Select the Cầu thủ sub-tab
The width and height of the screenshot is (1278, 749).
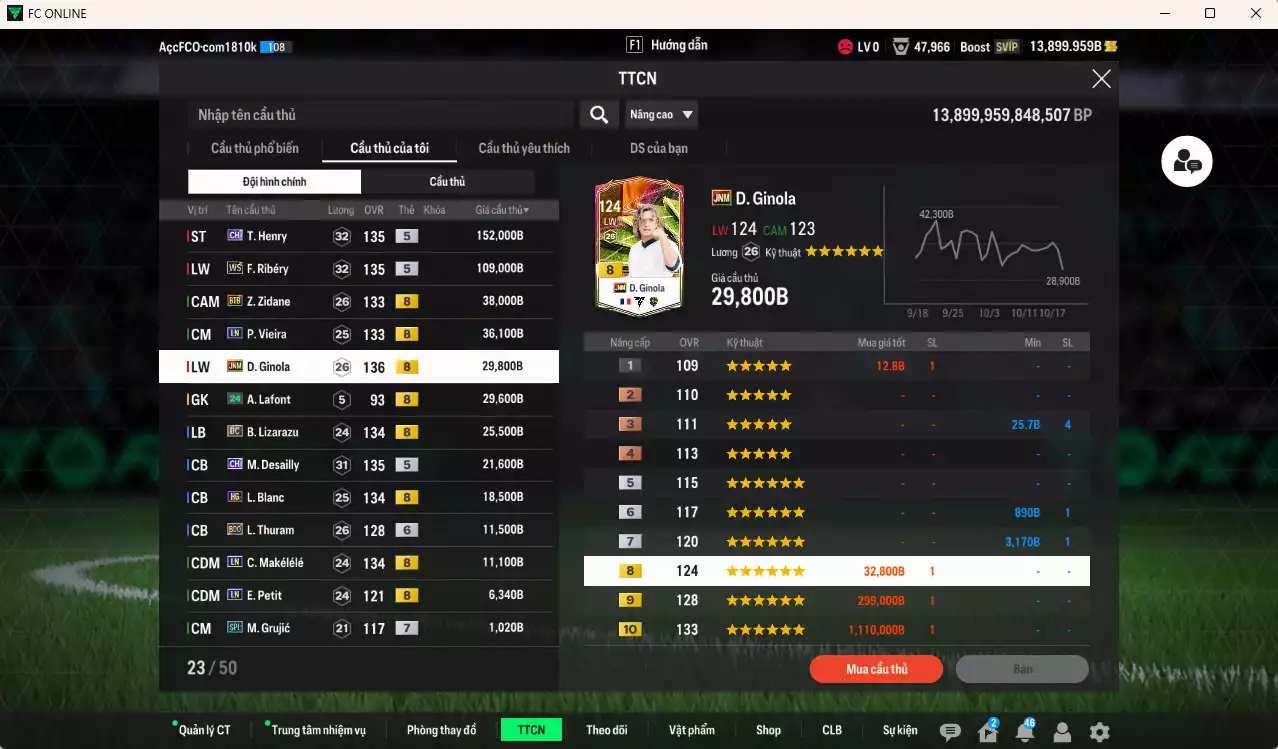[x=447, y=182]
